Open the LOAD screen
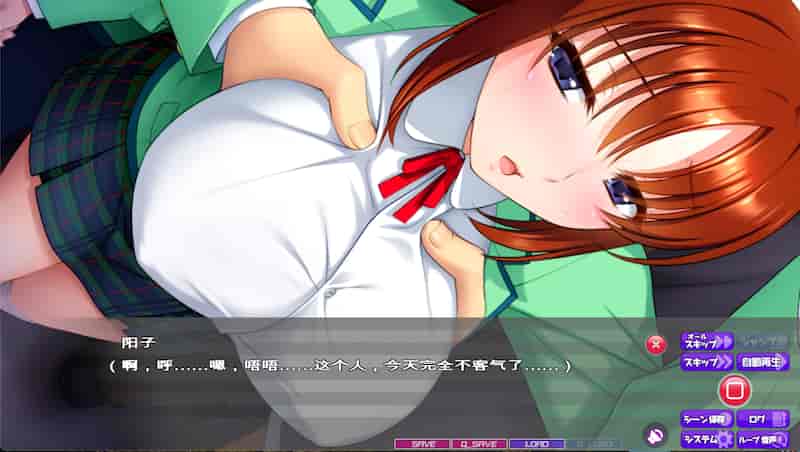Viewport: 800px width, 452px height. coord(536,443)
